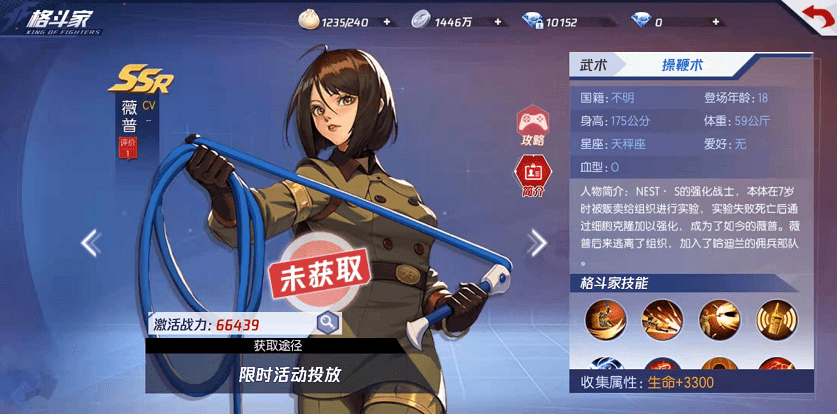Show the next fighter with right arrow
The image size is (837, 414).
538,242
